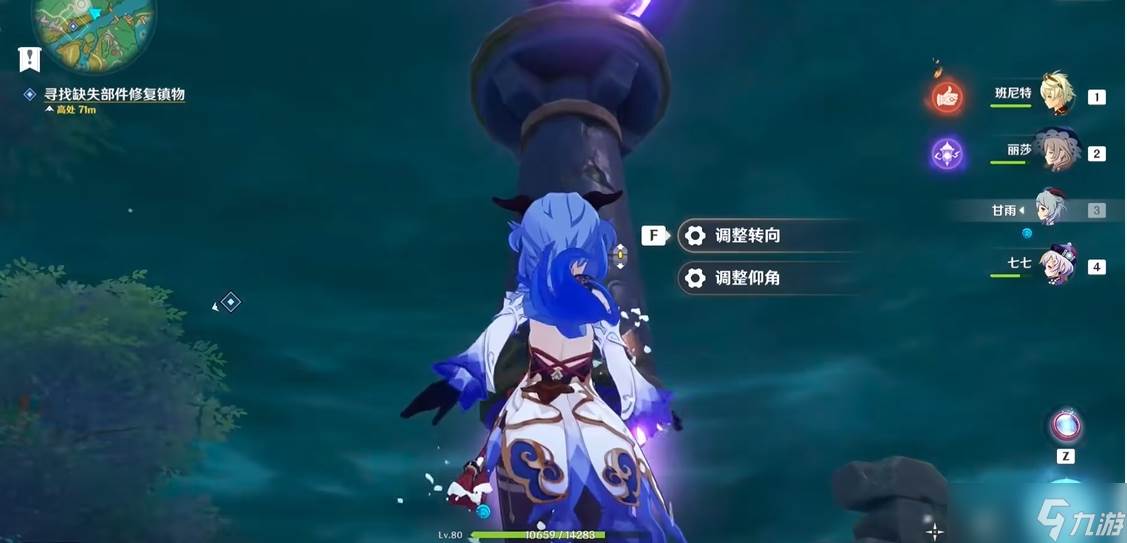Select party member 甘雨
Image resolution: width=1127 pixels, height=543 pixels.
point(1050,209)
